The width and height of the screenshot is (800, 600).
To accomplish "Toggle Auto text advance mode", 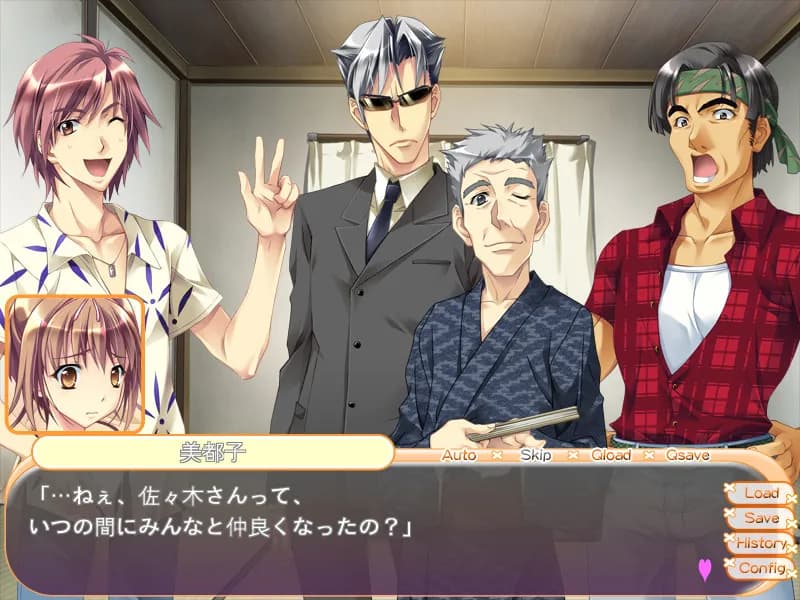I will (x=459, y=454).
